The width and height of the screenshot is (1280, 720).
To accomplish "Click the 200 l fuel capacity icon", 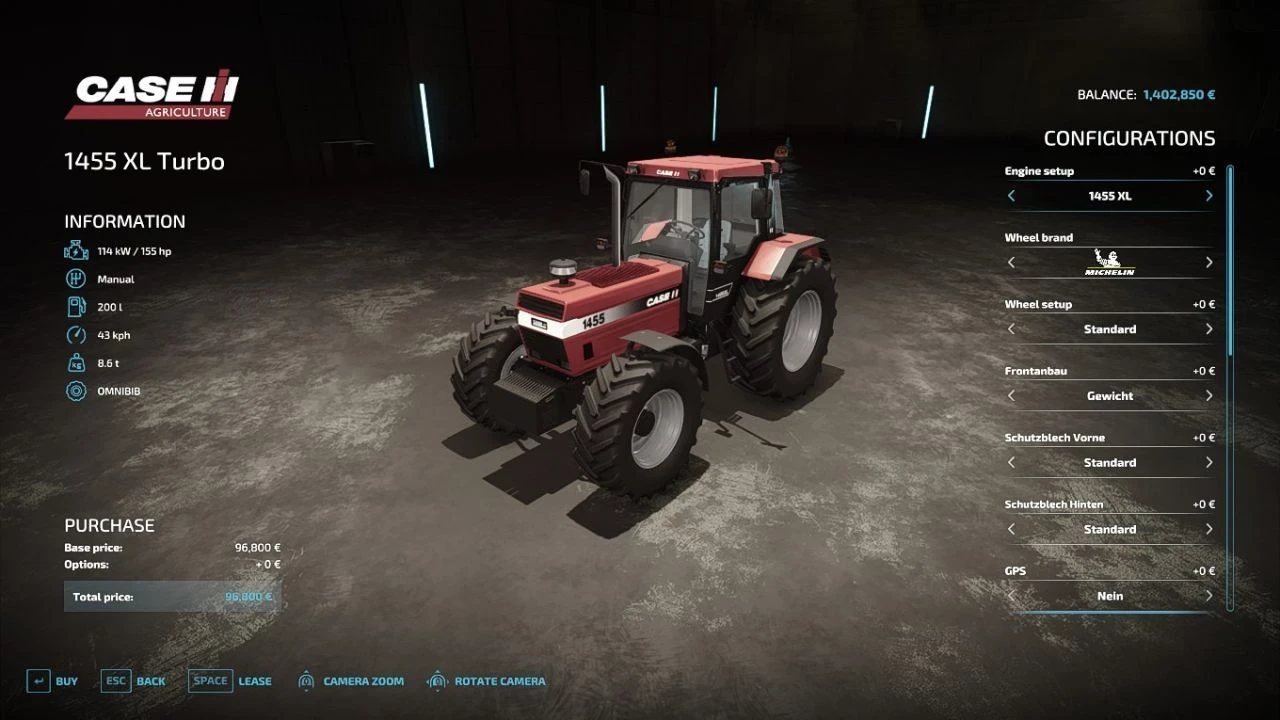I will click(75, 306).
